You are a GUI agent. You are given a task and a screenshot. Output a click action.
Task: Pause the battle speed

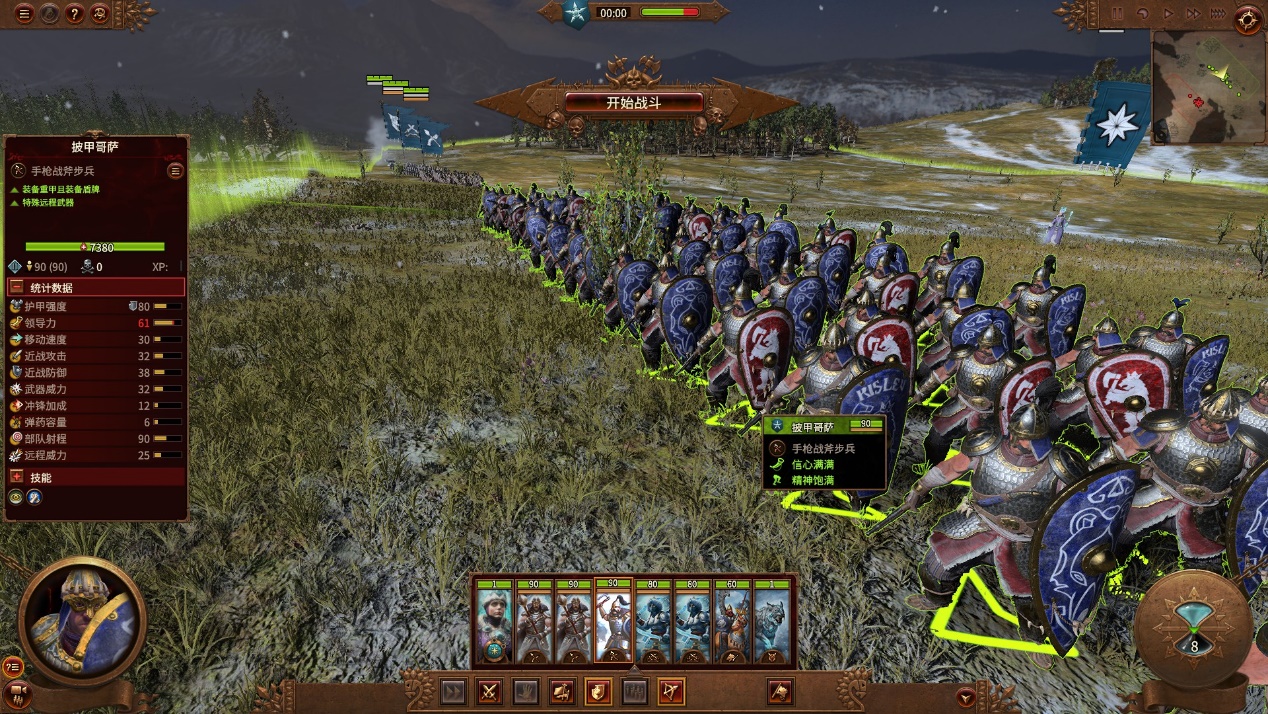point(1118,14)
